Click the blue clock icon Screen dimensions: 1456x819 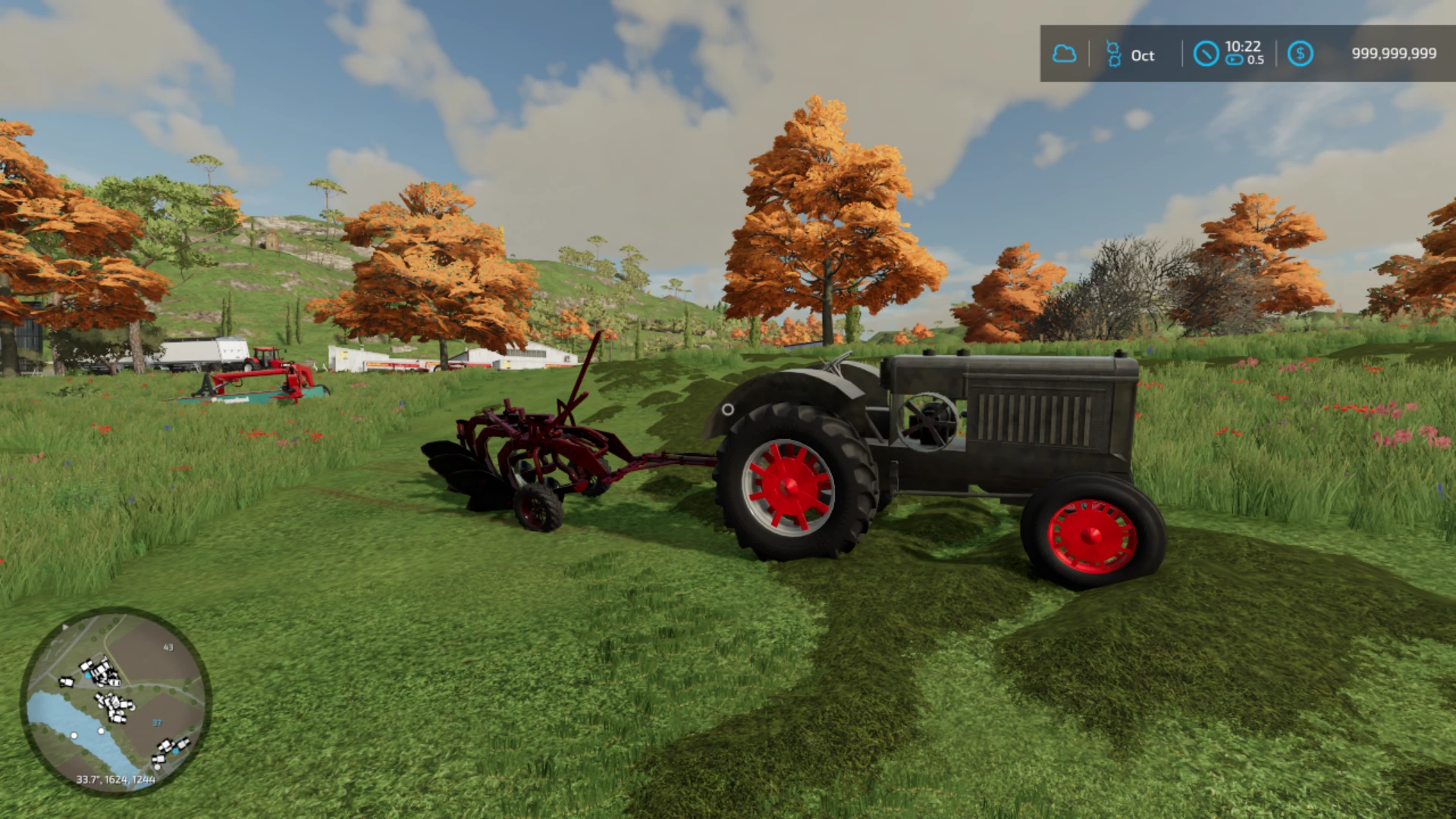[x=1206, y=54]
